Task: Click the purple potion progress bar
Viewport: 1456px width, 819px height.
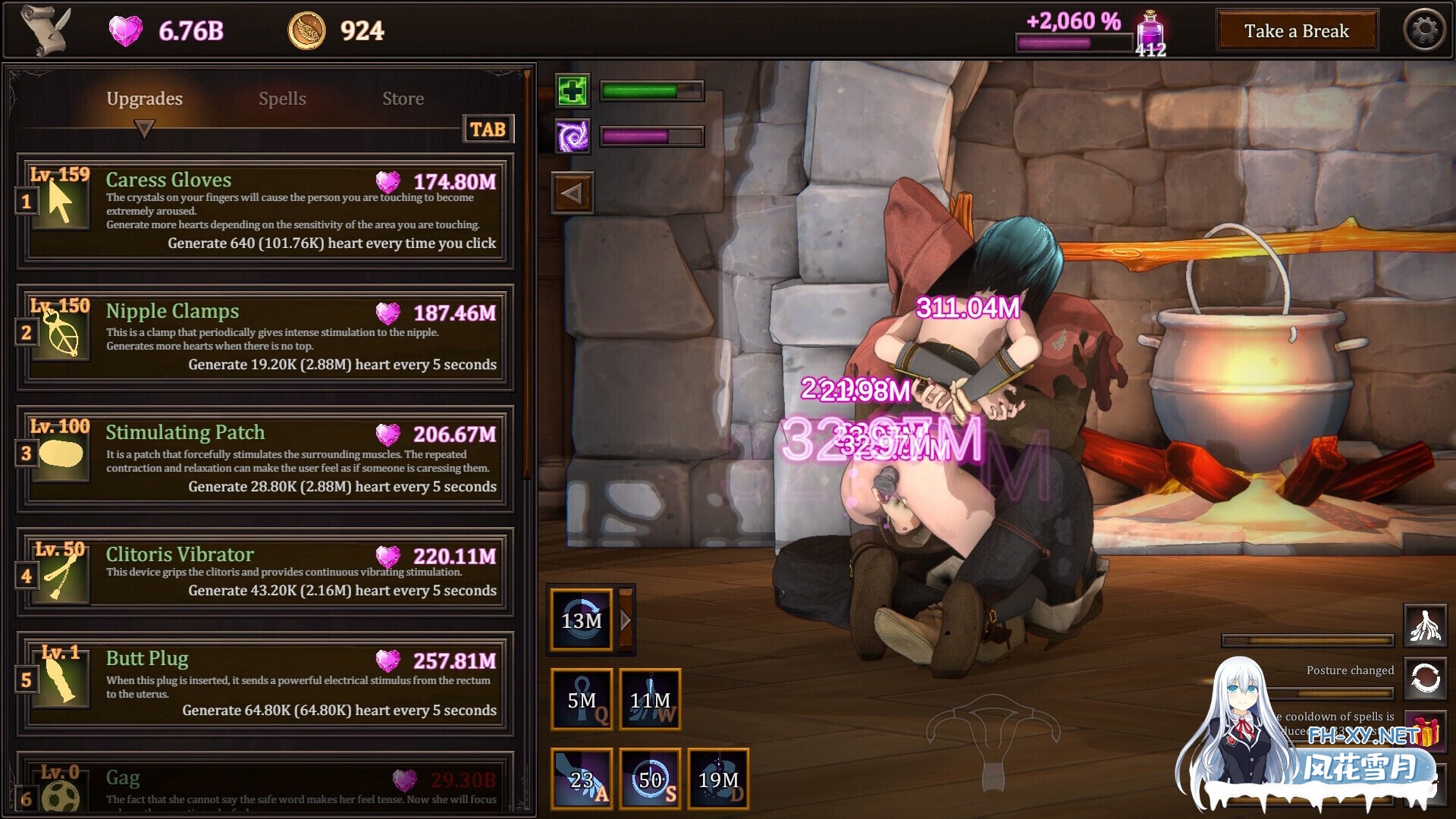Action: (x=1074, y=43)
